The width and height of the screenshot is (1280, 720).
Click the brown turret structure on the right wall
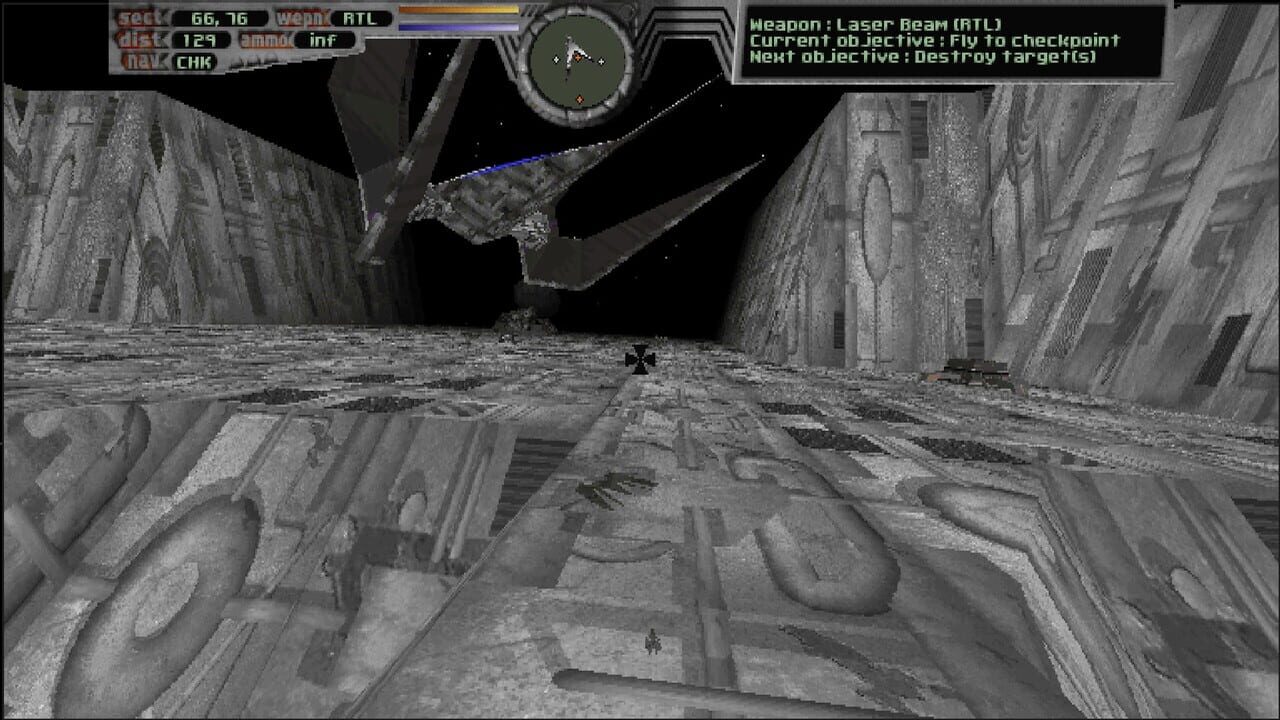[968, 372]
